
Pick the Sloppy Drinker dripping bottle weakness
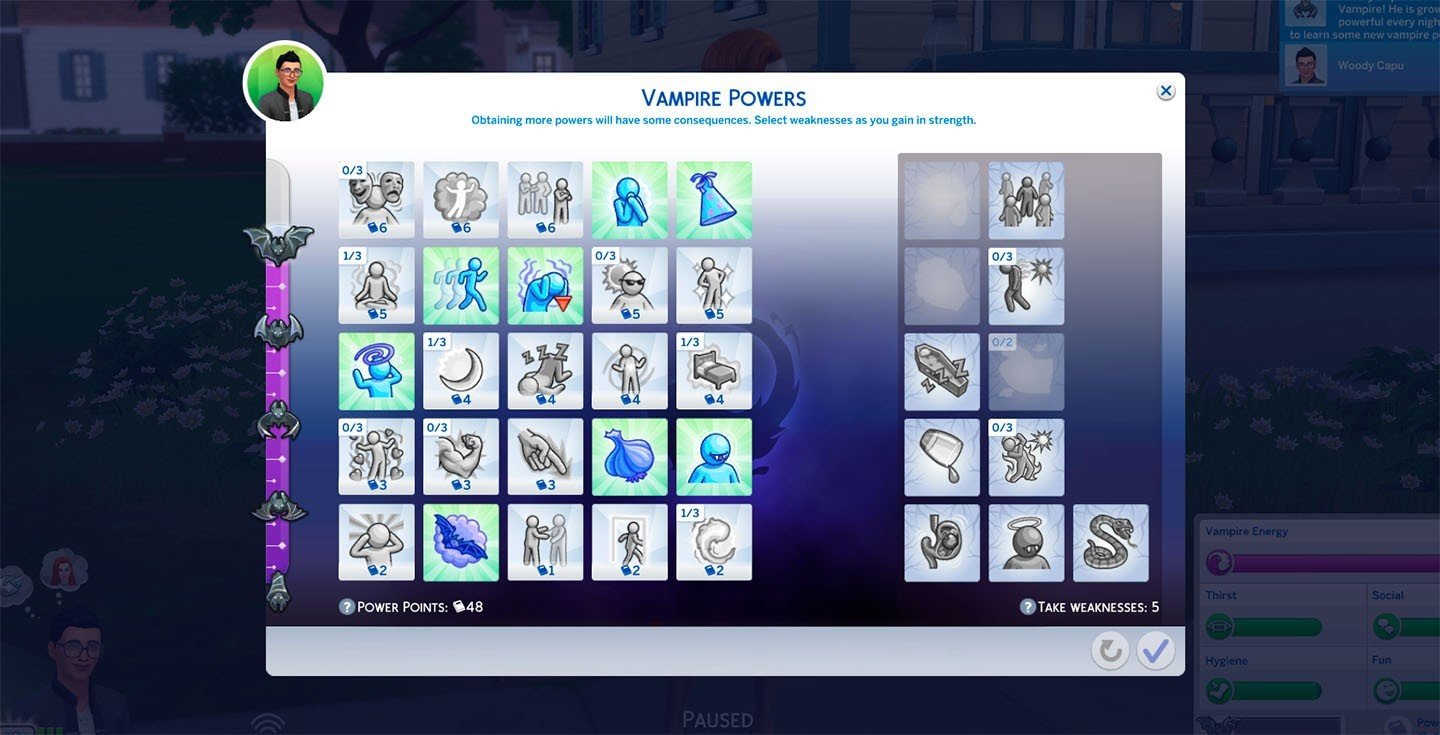(x=941, y=457)
